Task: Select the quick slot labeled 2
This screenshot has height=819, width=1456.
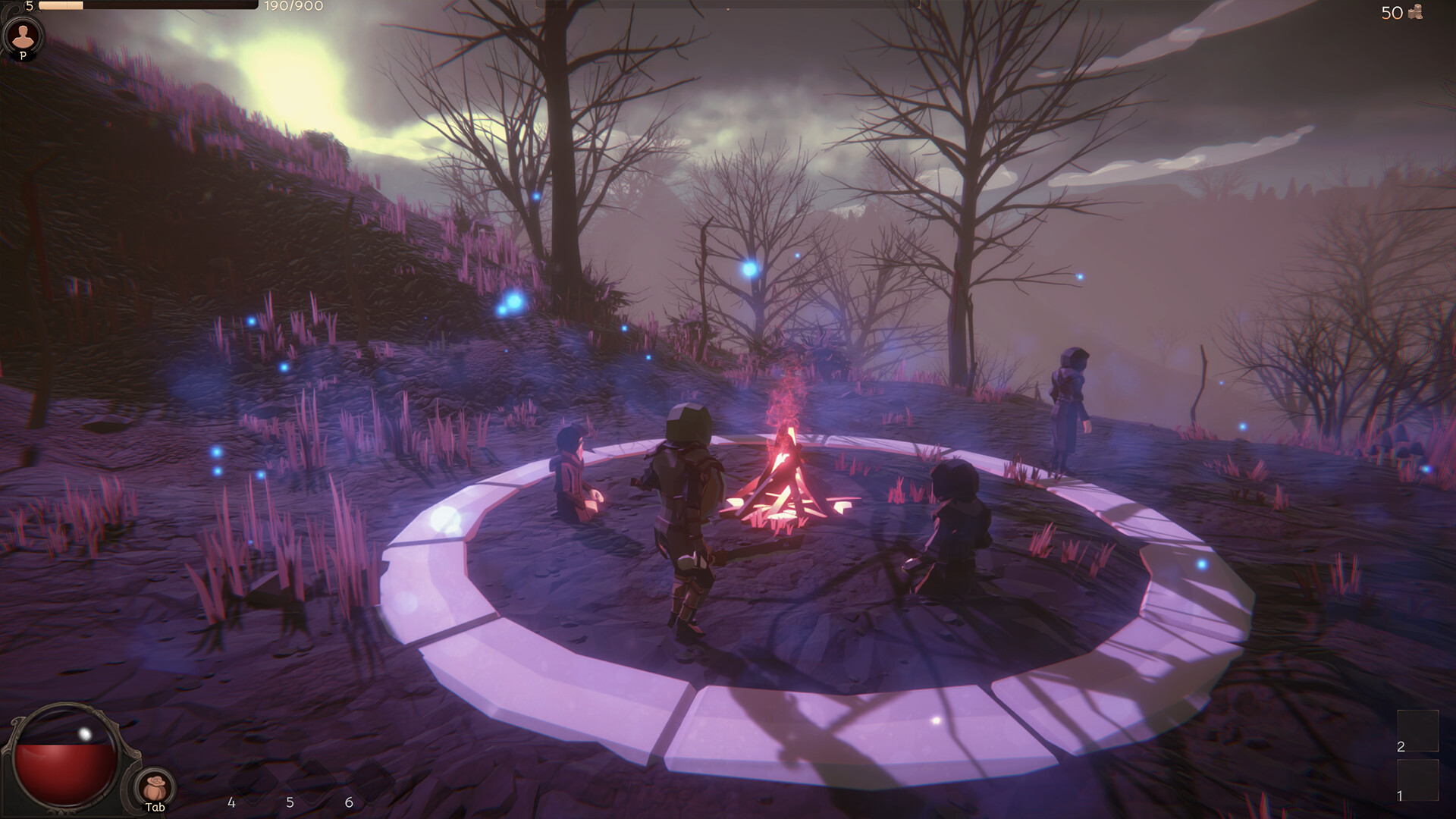Action: click(x=1417, y=730)
